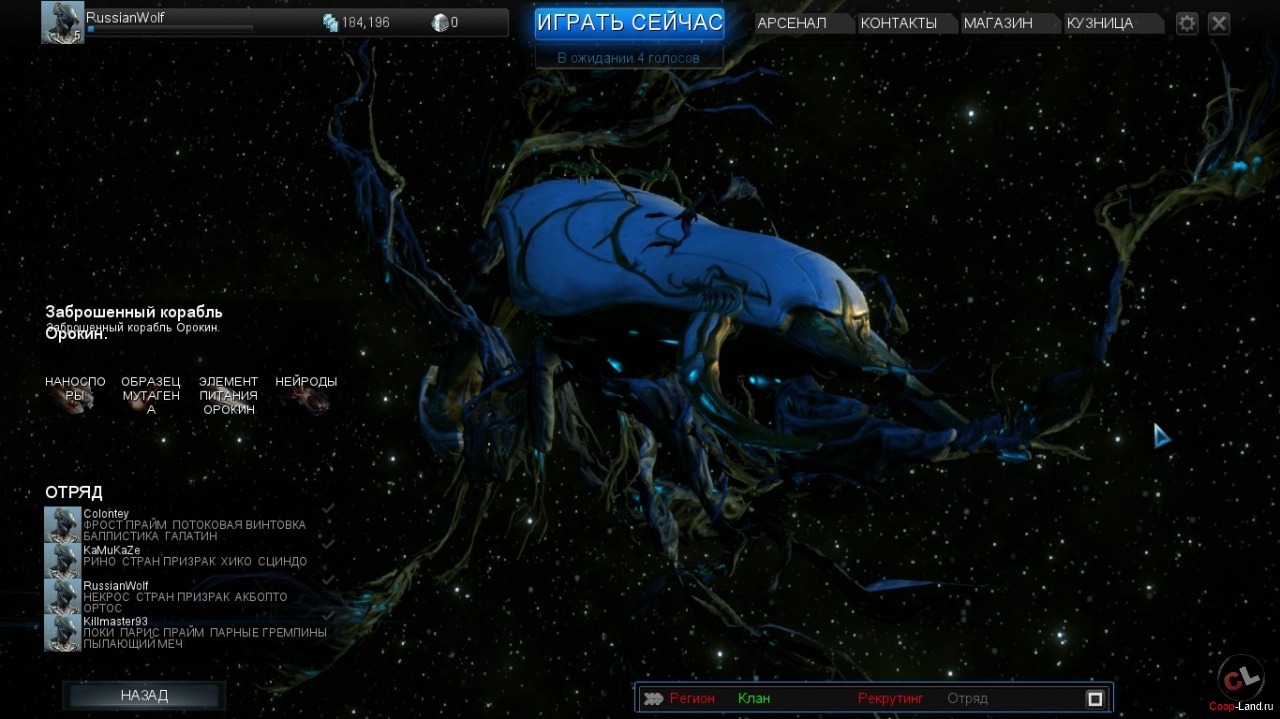
Task: Click the НЕЙРОДЫ resource icon
Action: point(309,400)
